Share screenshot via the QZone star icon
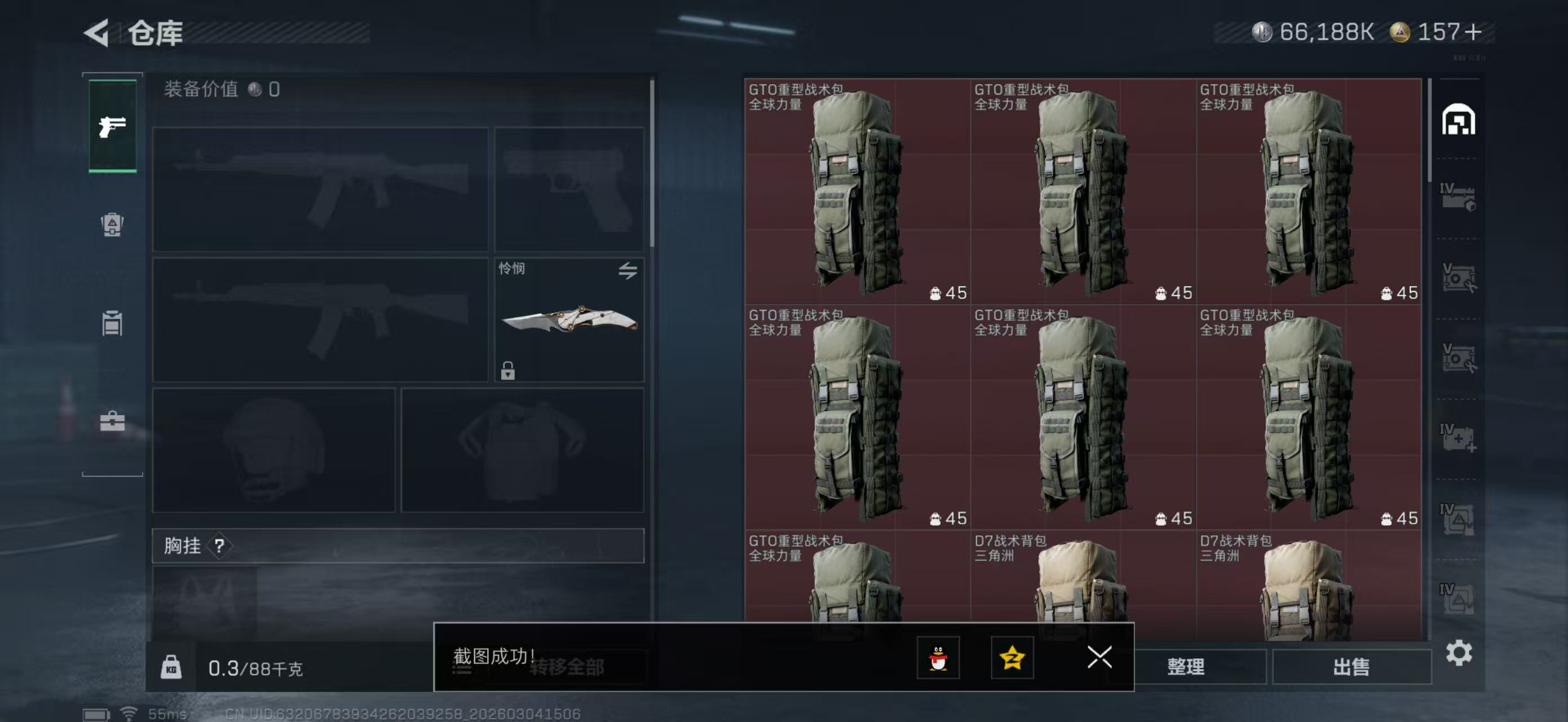Screen dimensions: 1568x722 (1012, 658)
